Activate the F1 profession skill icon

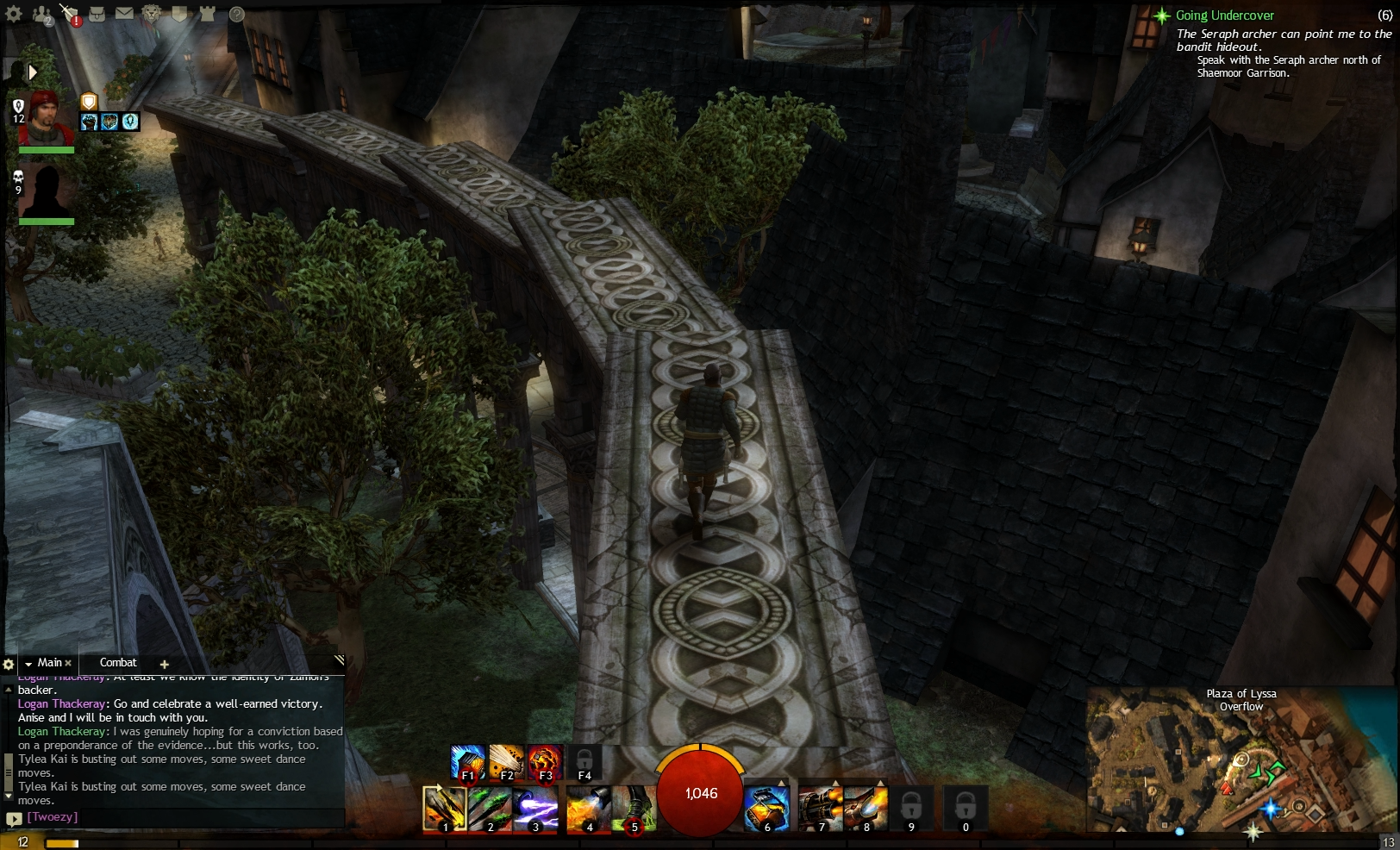pyautogui.click(x=468, y=760)
